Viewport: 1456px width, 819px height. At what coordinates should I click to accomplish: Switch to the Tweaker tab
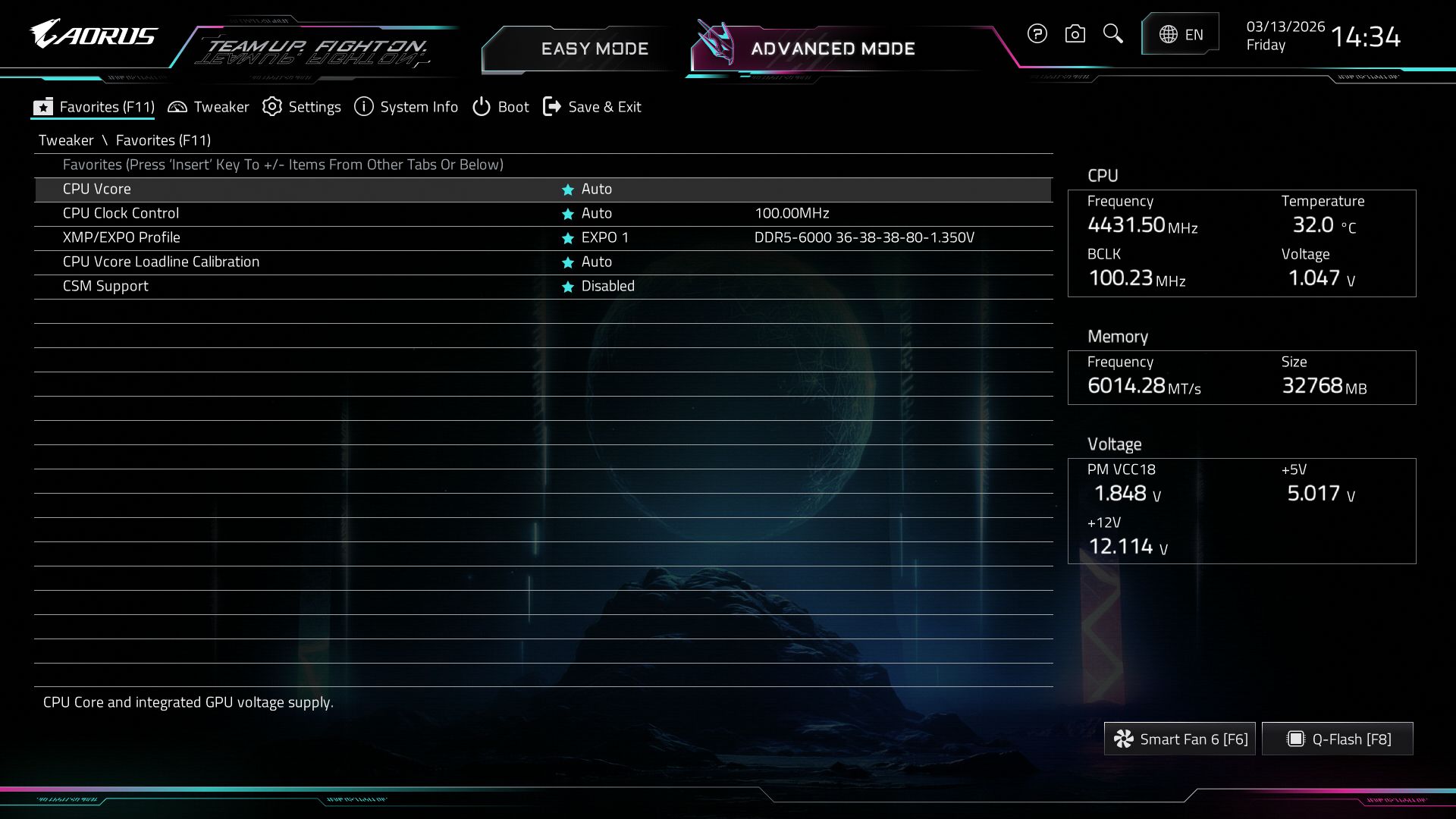209,107
